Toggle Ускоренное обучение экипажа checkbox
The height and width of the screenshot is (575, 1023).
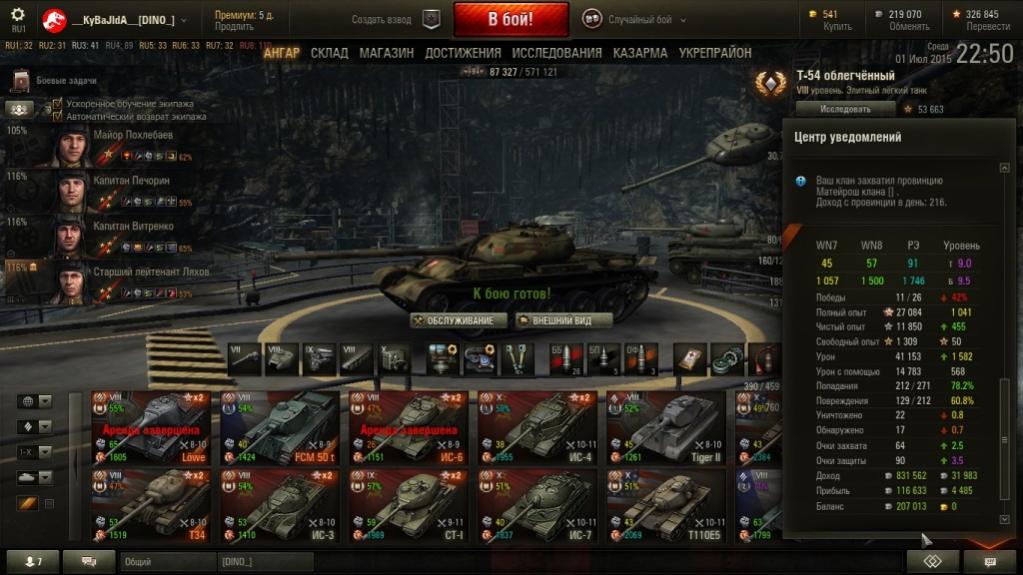pos(57,103)
